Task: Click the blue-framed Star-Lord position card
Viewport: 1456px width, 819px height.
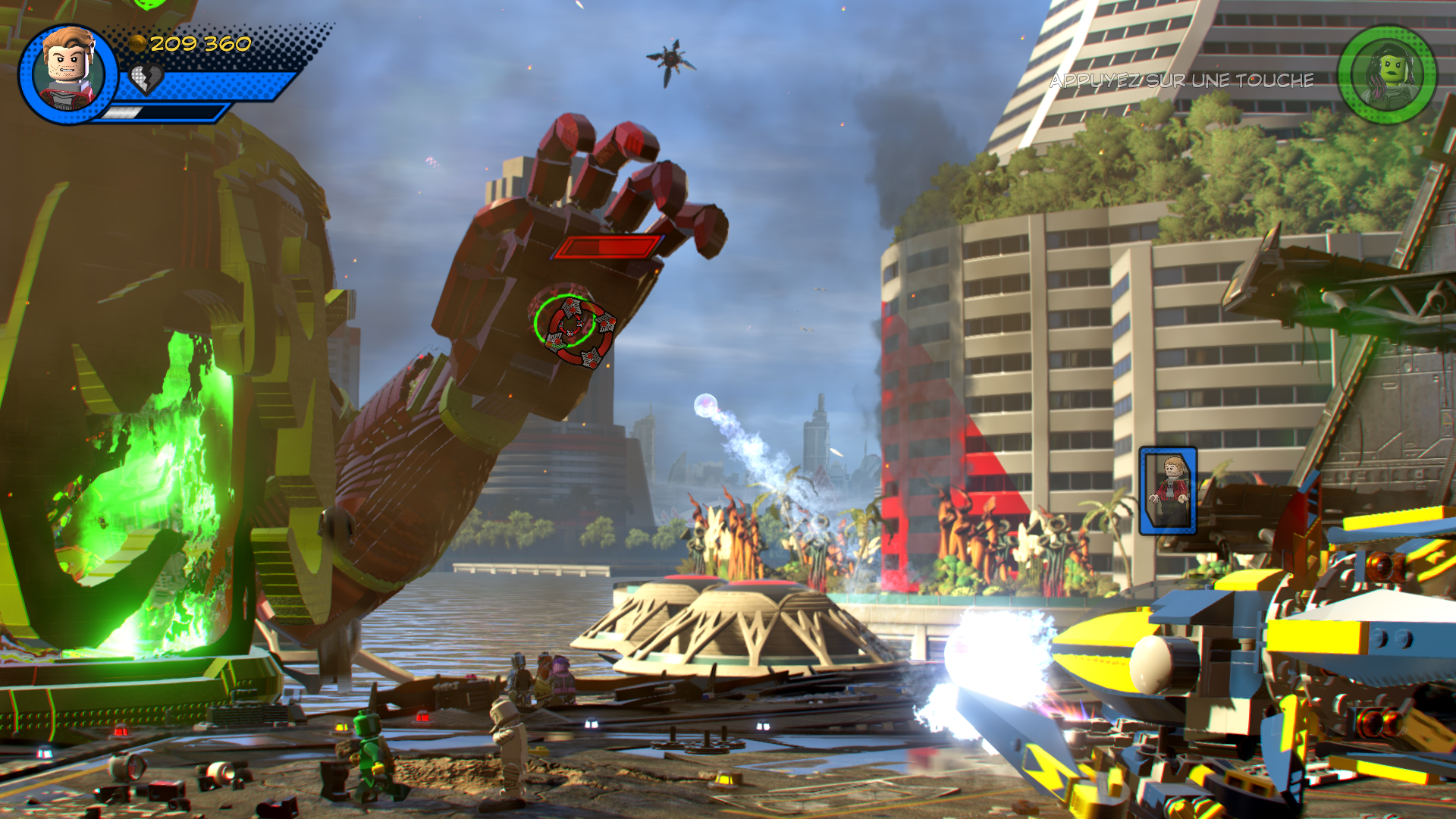Action: coord(1168,491)
